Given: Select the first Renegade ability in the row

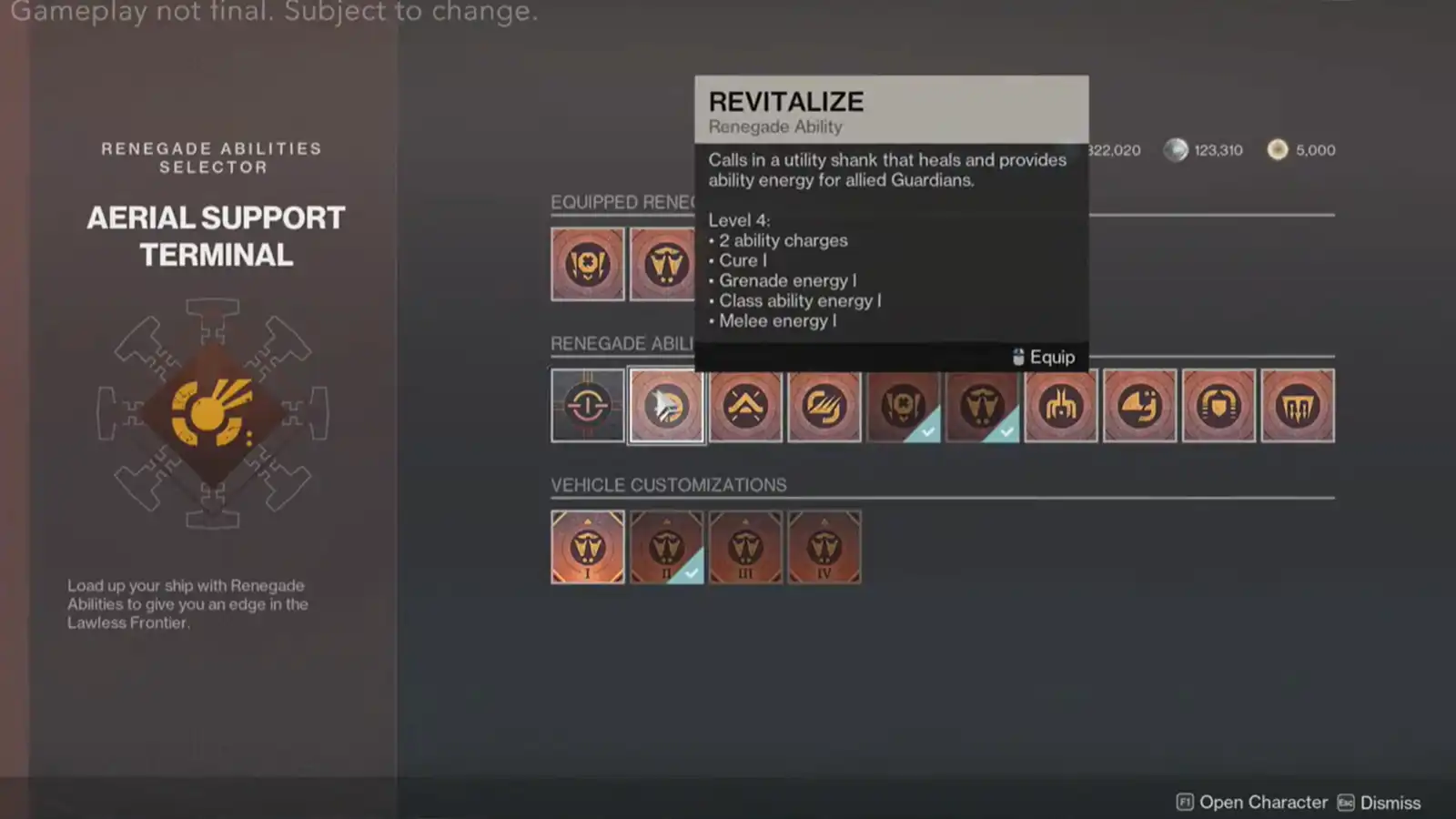Looking at the screenshot, I should 587,406.
